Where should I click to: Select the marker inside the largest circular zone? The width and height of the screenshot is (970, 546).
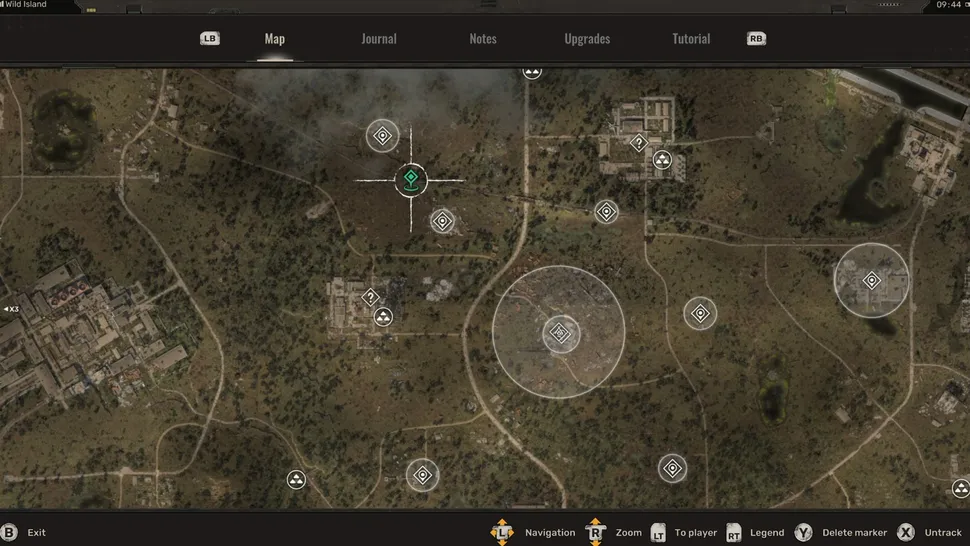tap(560, 333)
